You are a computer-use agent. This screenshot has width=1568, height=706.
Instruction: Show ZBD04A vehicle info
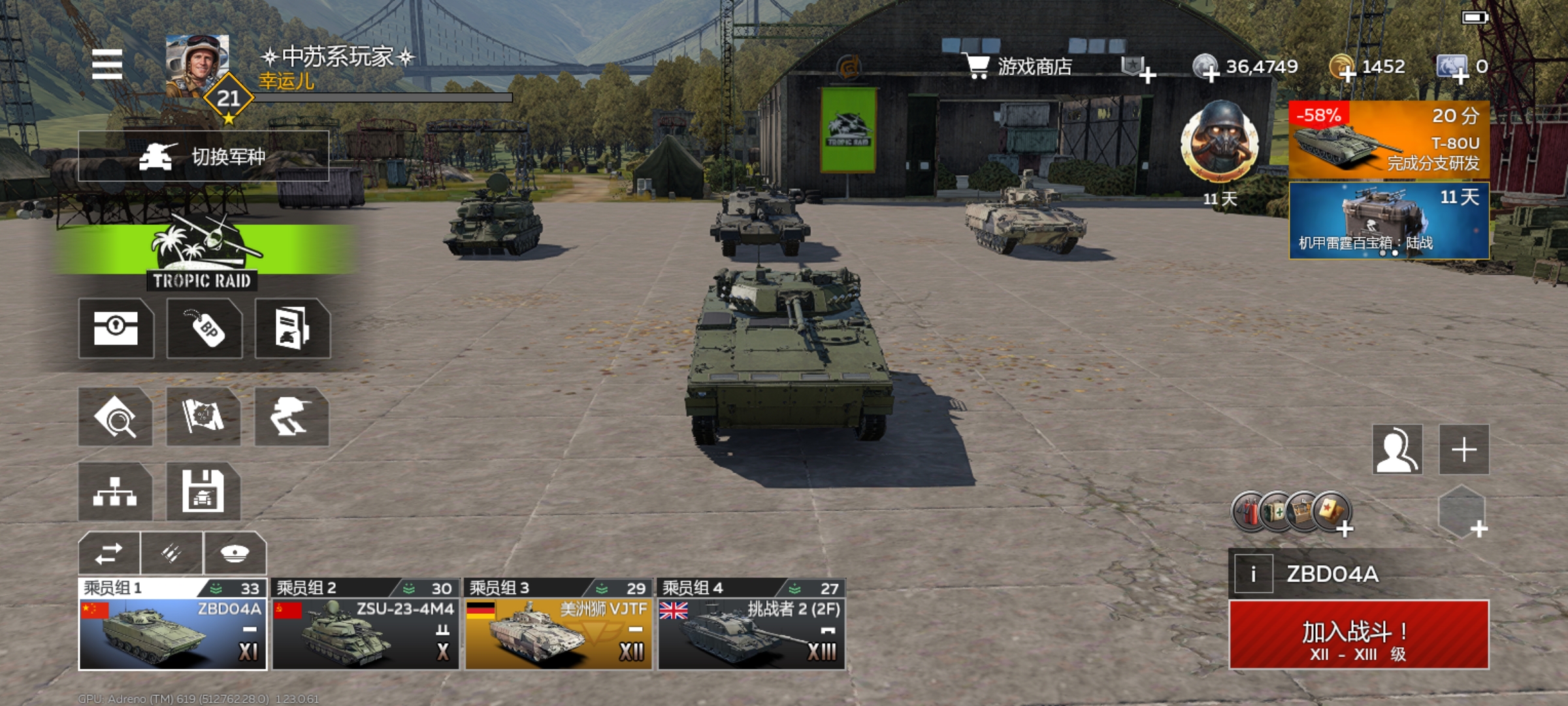click(x=1252, y=574)
